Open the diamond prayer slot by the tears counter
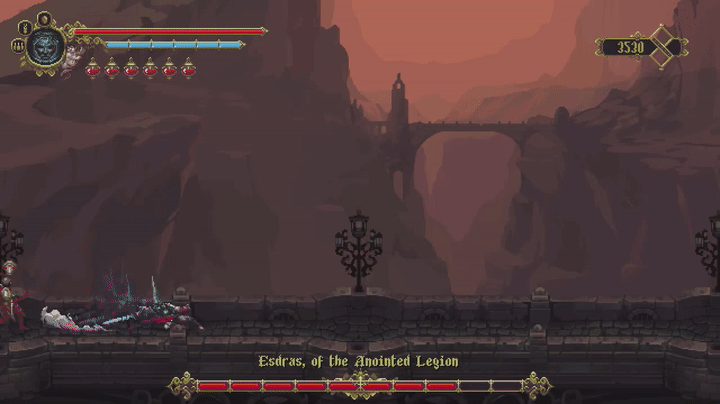The height and width of the screenshot is (404, 720). tap(663, 47)
